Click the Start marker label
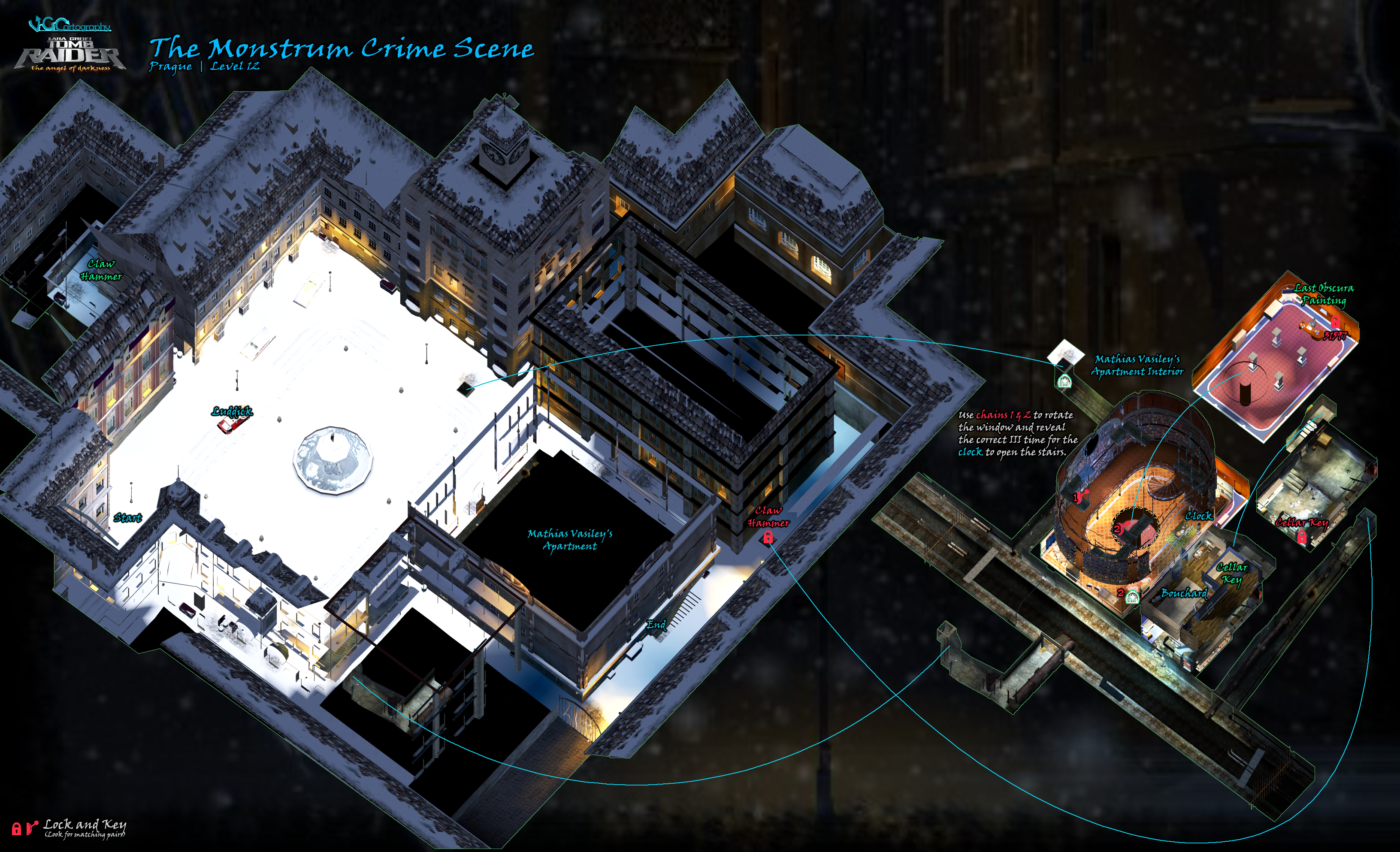 [128, 517]
